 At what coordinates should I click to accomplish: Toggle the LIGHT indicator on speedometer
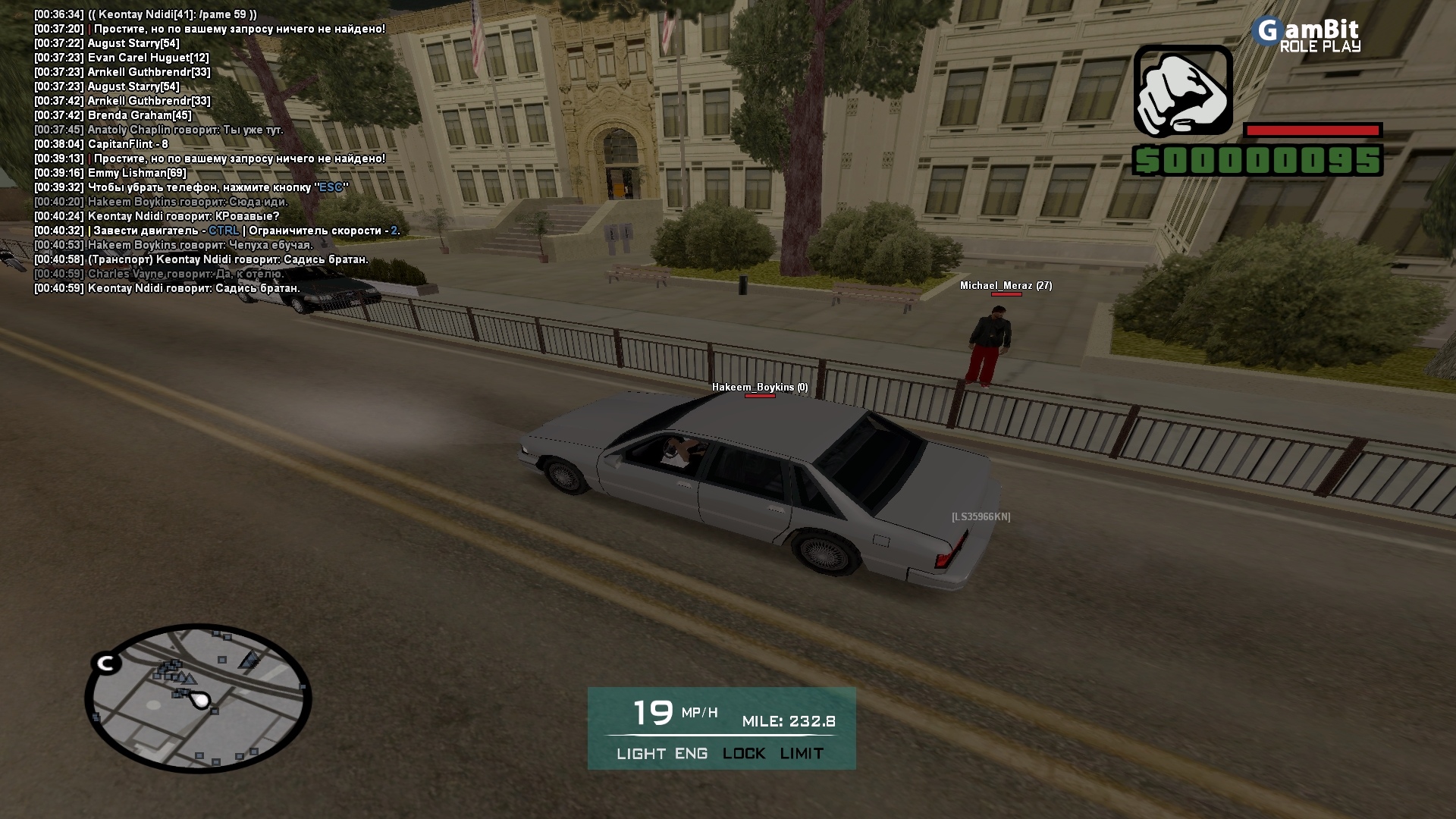pos(640,754)
